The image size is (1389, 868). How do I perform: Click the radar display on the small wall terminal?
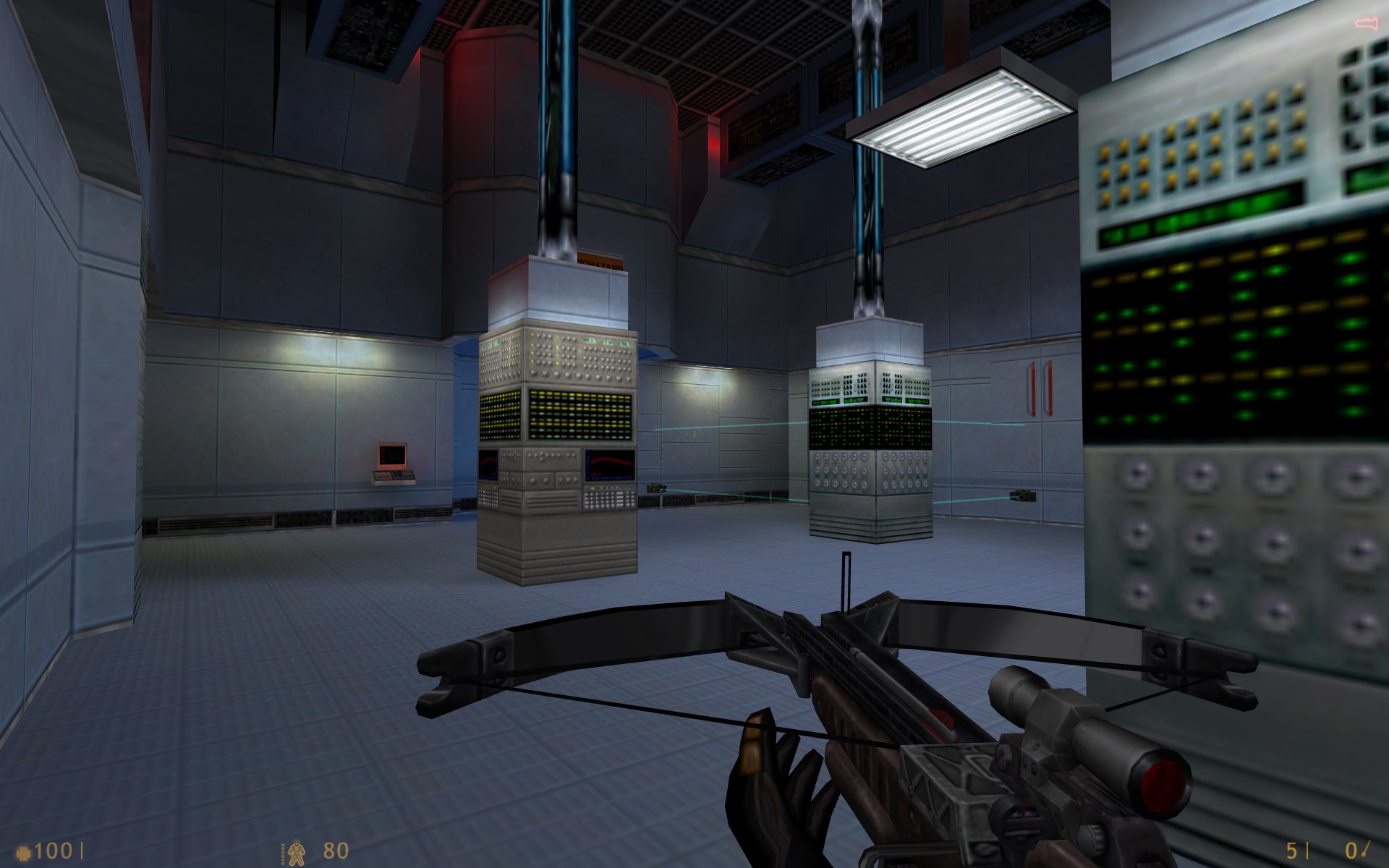pos(393,456)
